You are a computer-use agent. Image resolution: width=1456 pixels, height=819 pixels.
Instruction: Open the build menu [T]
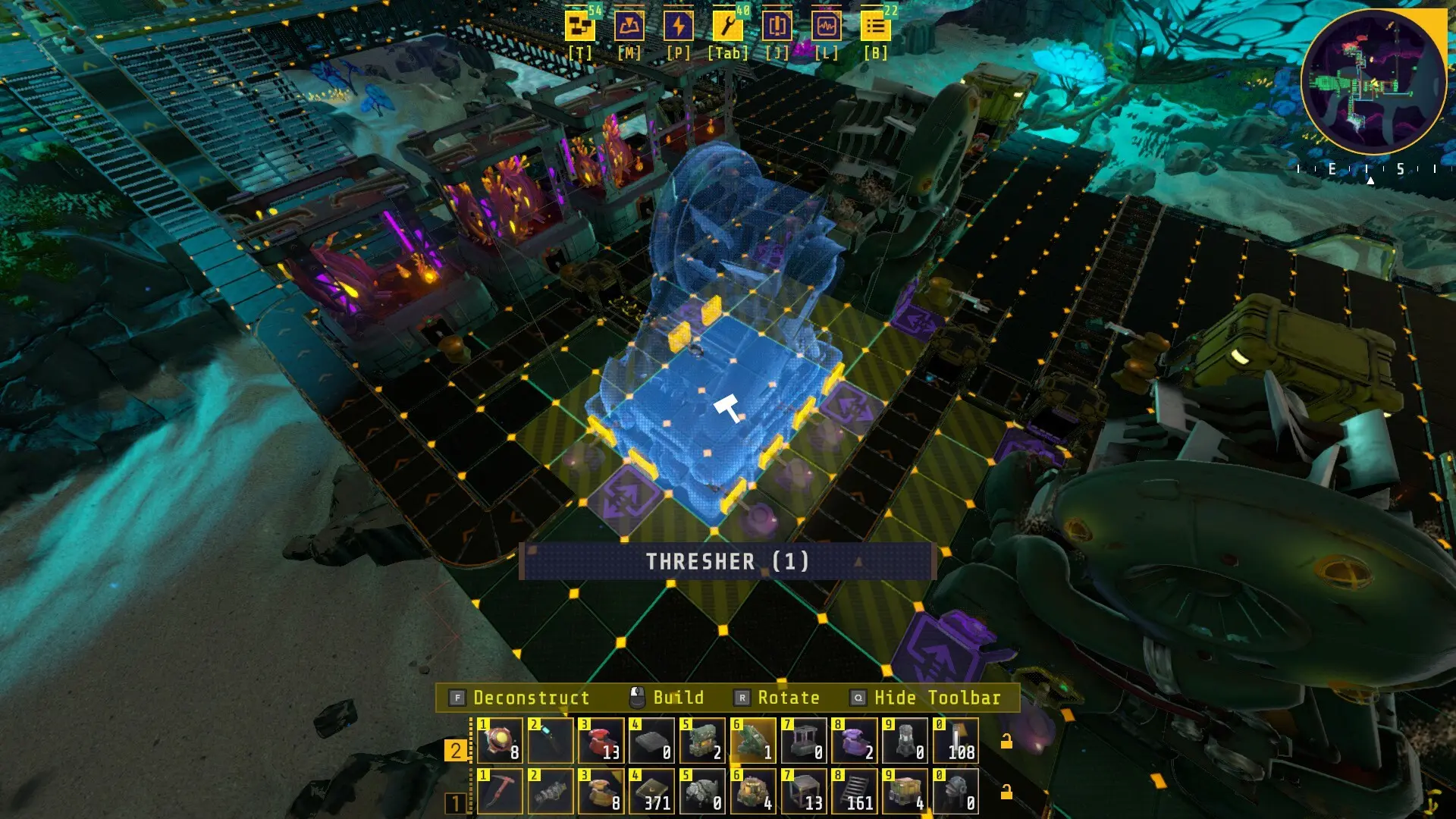click(579, 25)
